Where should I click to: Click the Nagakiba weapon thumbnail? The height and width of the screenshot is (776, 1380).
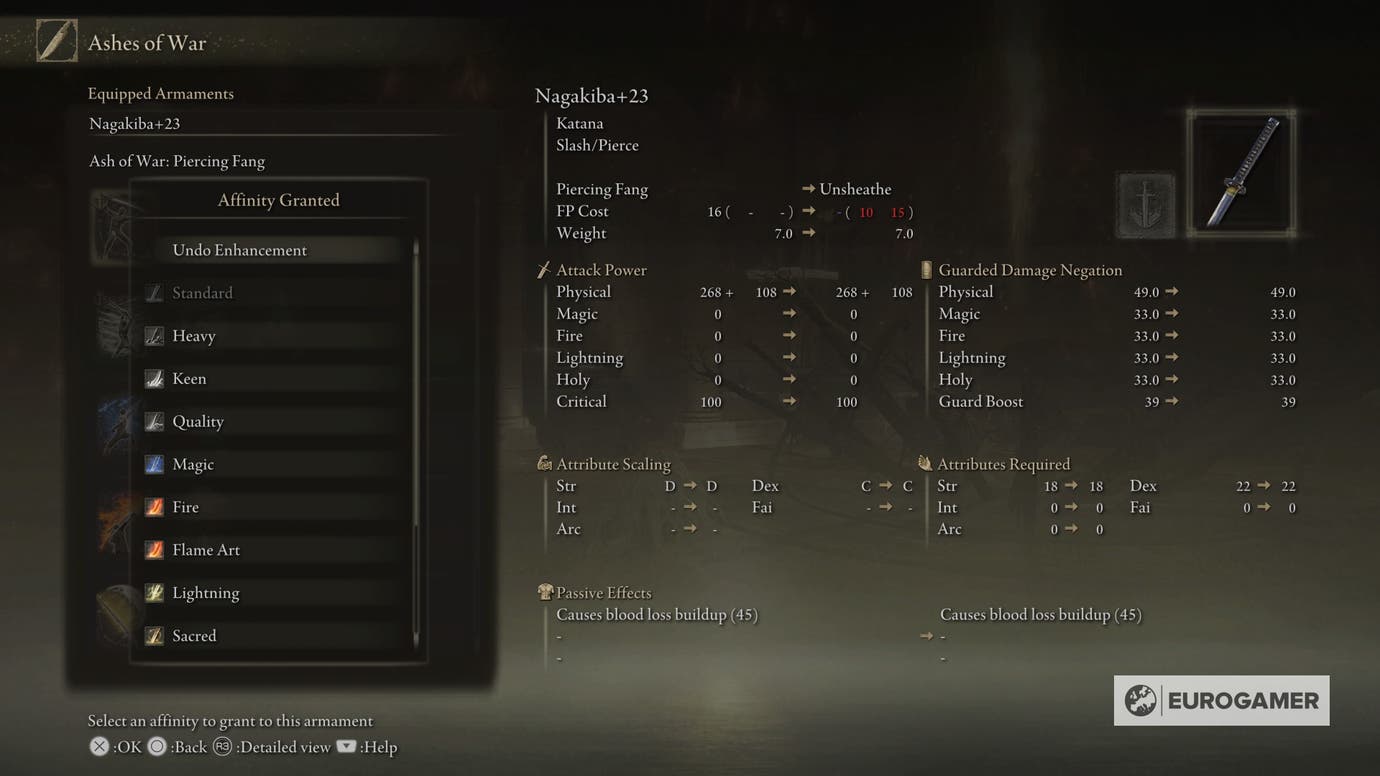click(1241, 172)
